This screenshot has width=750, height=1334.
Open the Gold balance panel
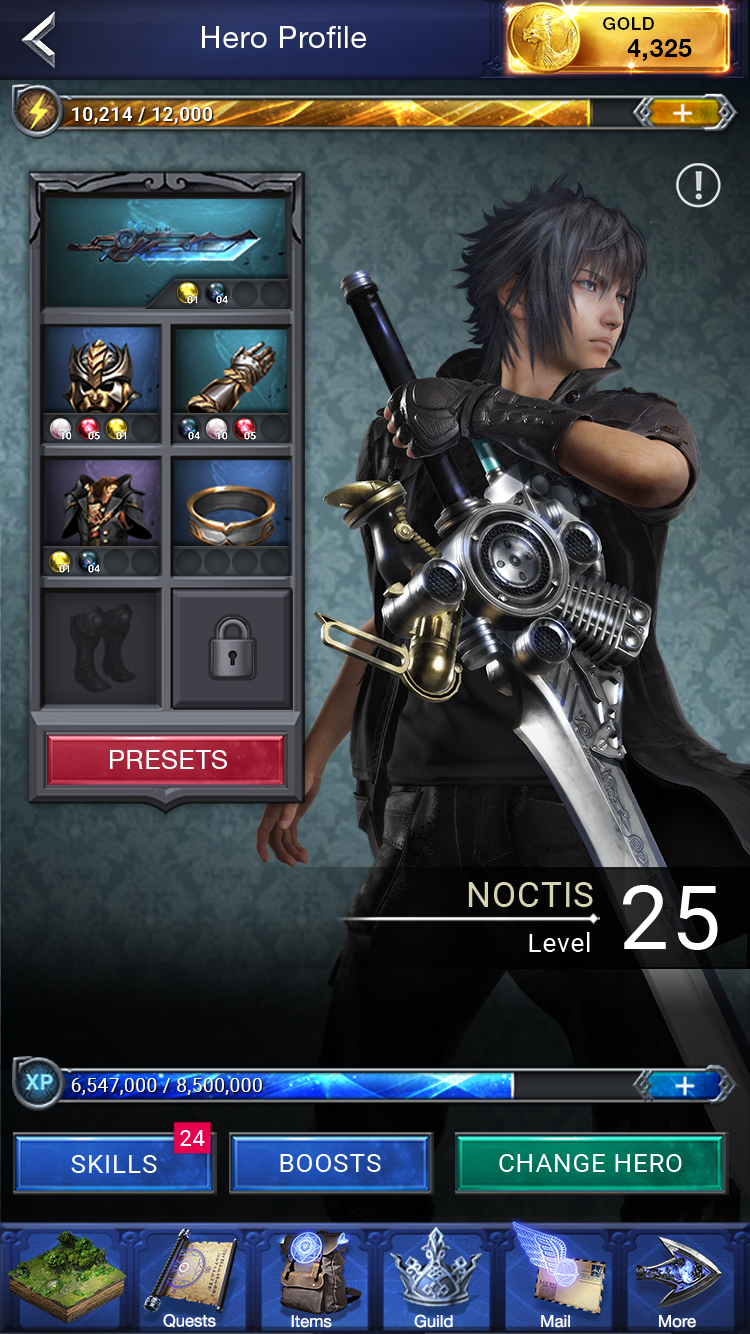pos(617,39)
